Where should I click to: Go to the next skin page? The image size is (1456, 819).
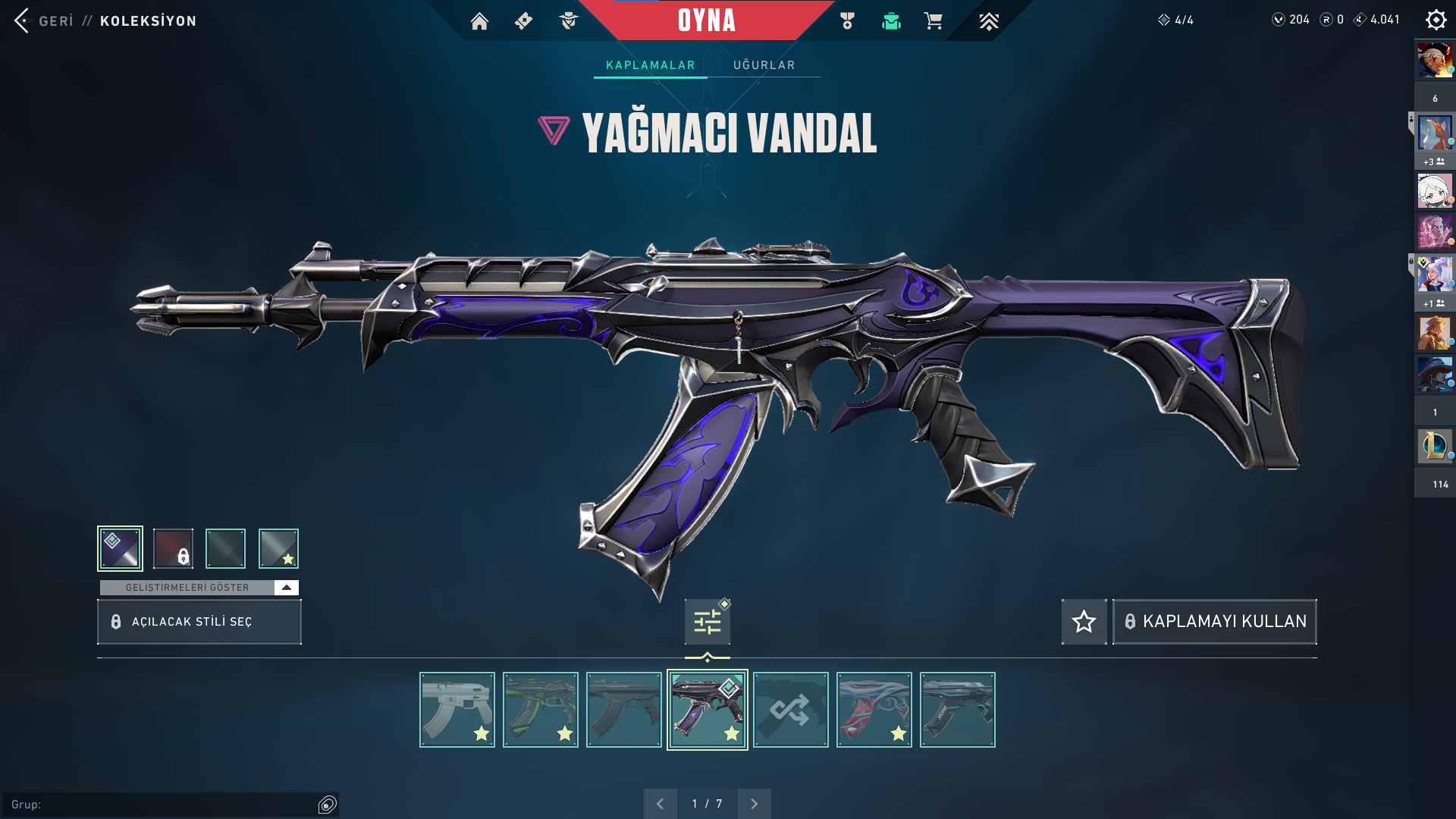(754, 804)
